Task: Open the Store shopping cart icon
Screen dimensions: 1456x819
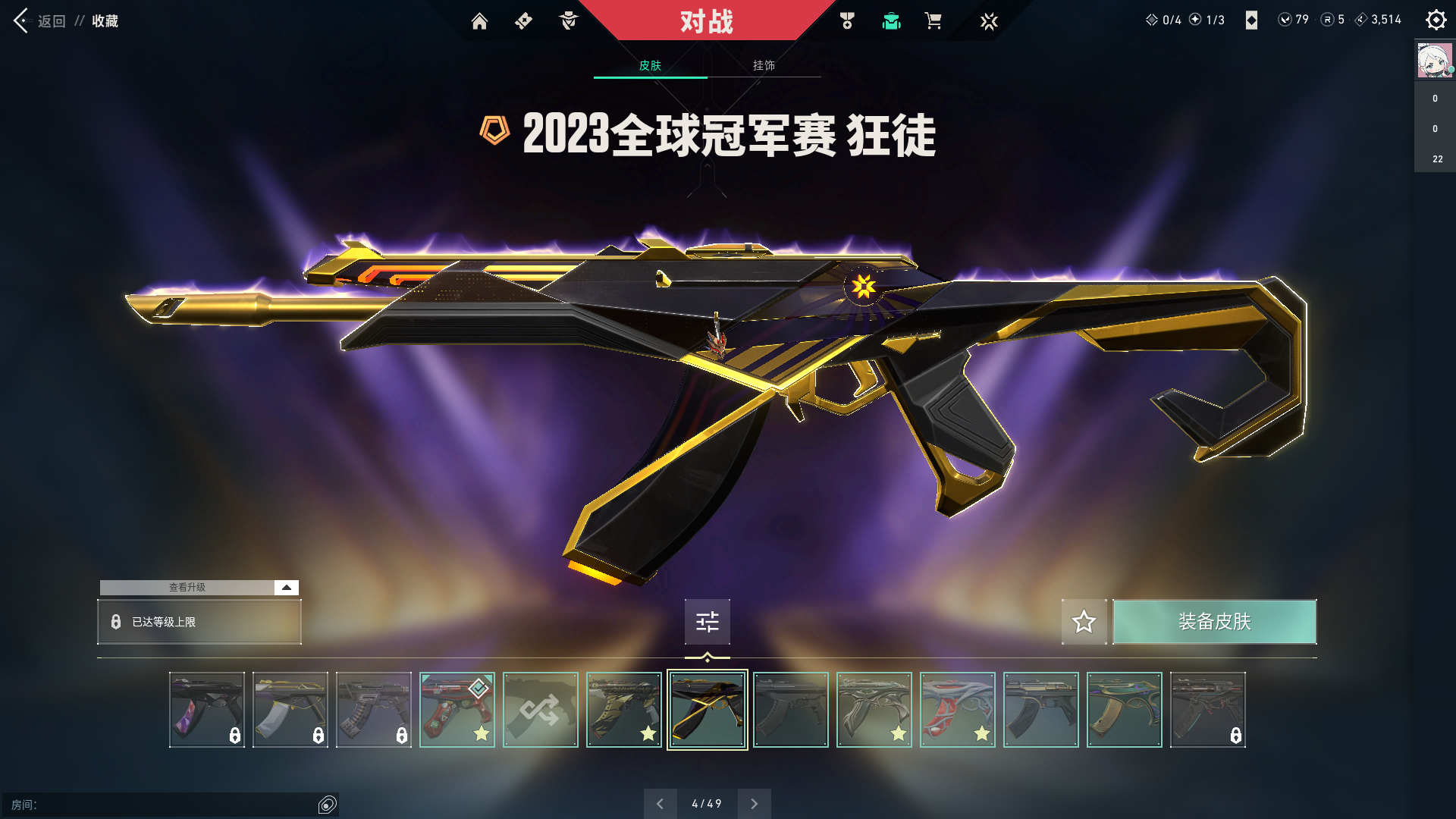Action: 934,21
